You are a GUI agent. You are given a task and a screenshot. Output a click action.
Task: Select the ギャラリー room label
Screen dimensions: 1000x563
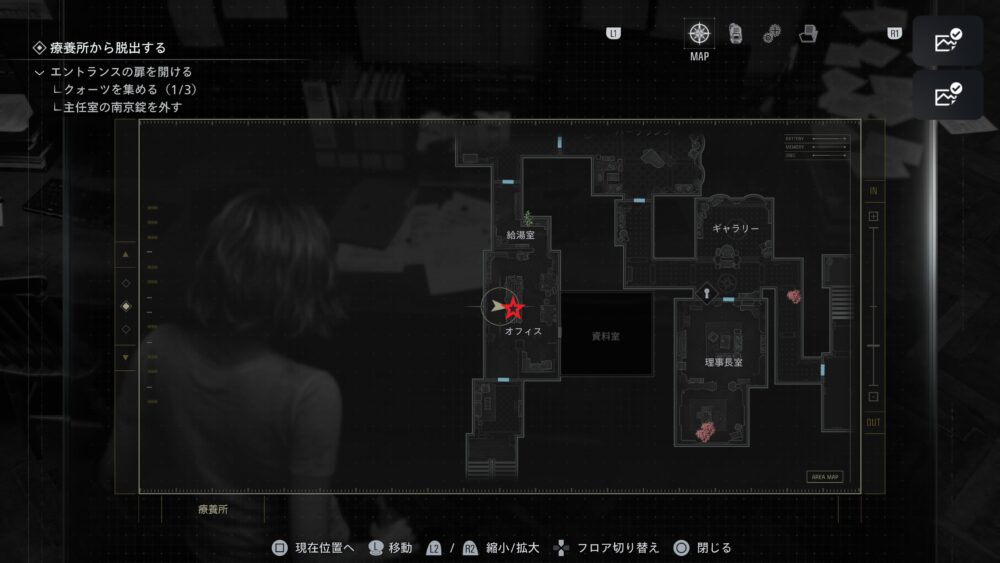pos(735,229)
